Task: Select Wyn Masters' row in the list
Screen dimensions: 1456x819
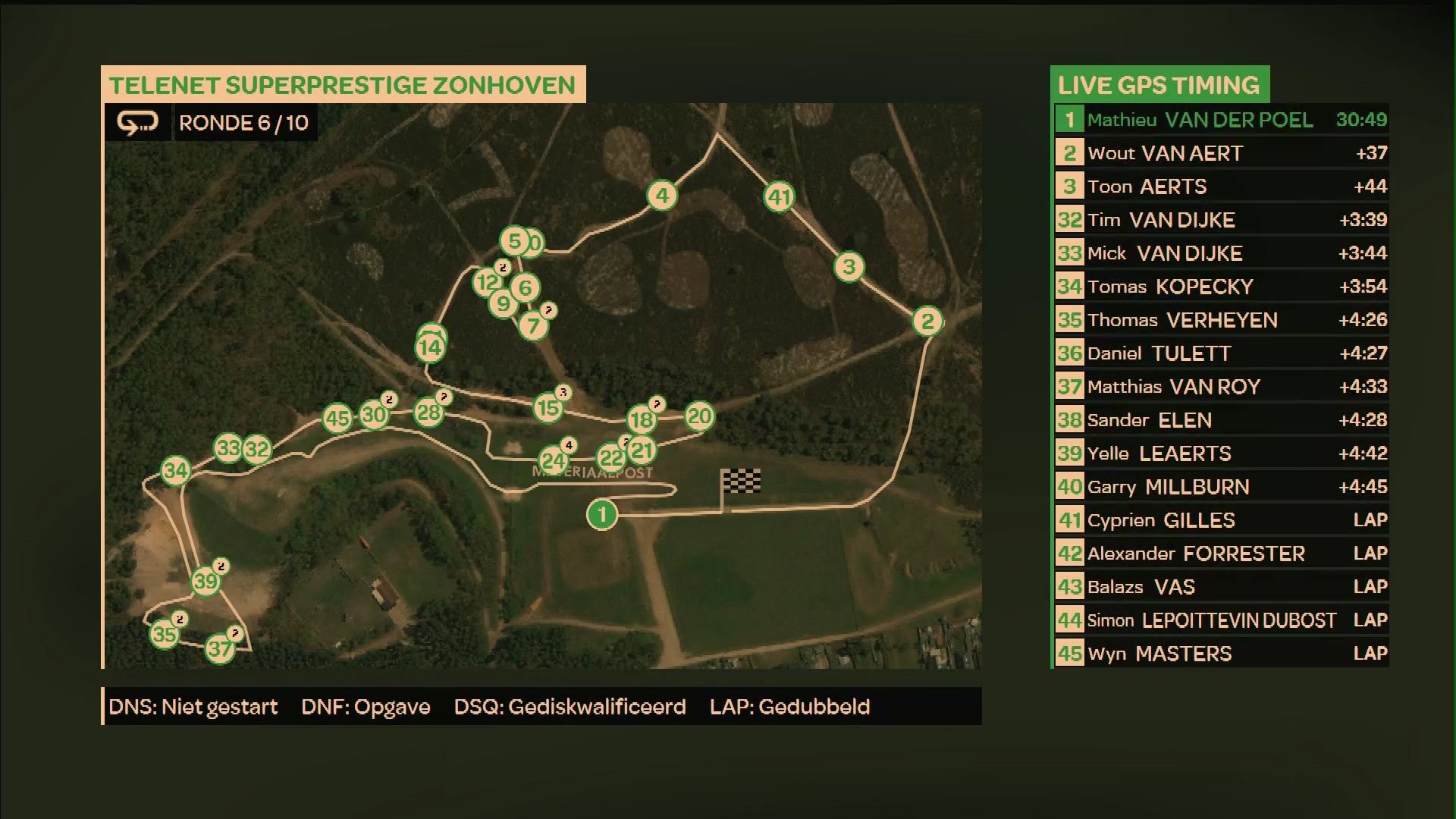Action: [x=1221, y=654]
